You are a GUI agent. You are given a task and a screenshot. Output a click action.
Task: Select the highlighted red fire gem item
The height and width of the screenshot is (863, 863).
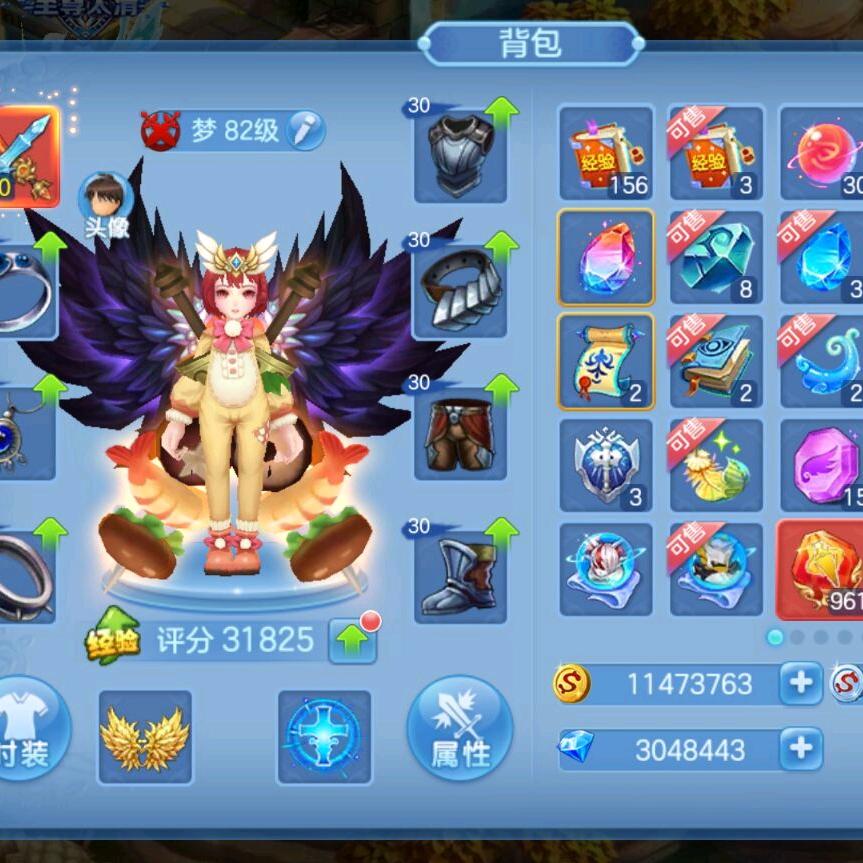point(822,569)
